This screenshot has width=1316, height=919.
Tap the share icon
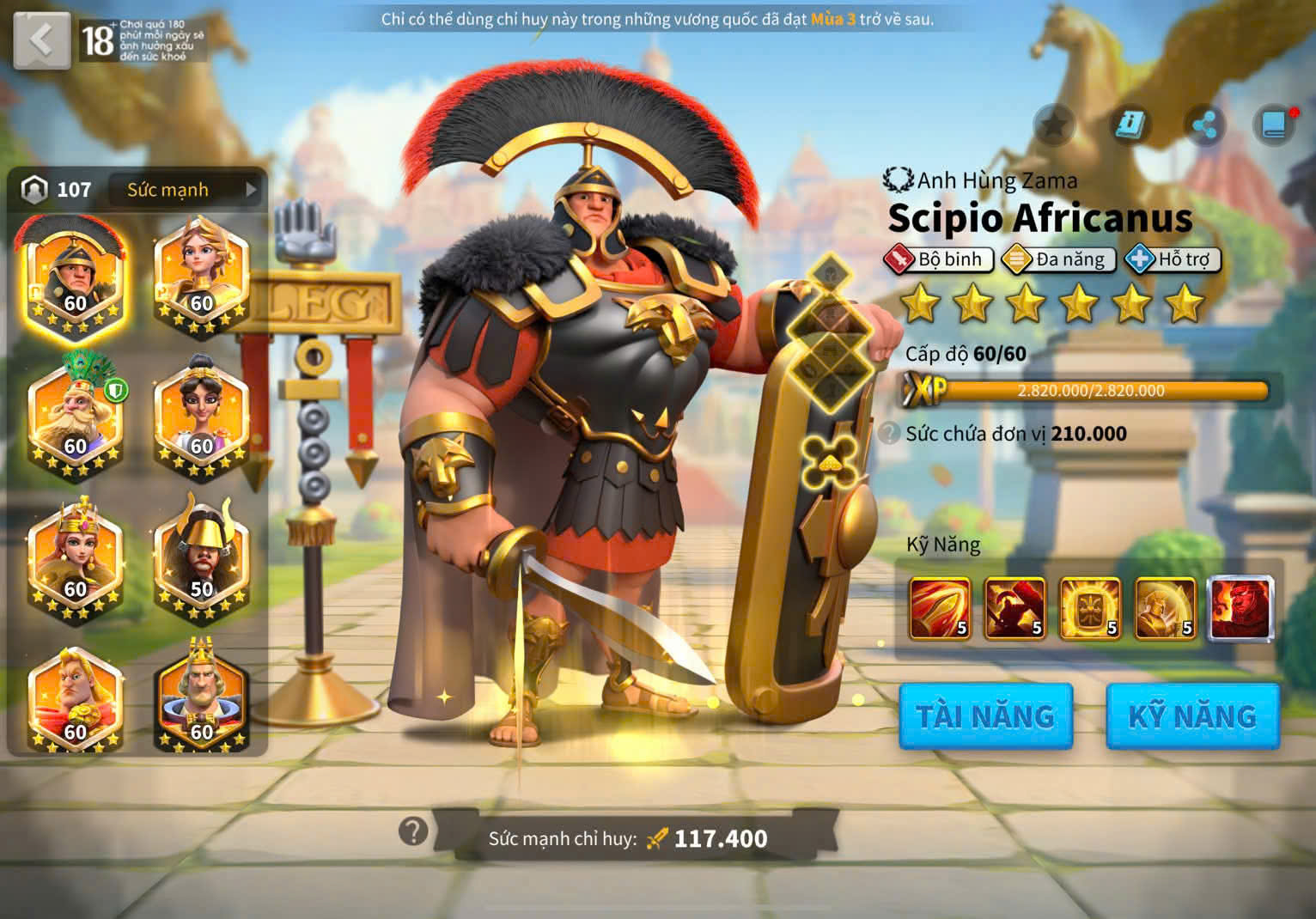click(x=1204, y=126)
